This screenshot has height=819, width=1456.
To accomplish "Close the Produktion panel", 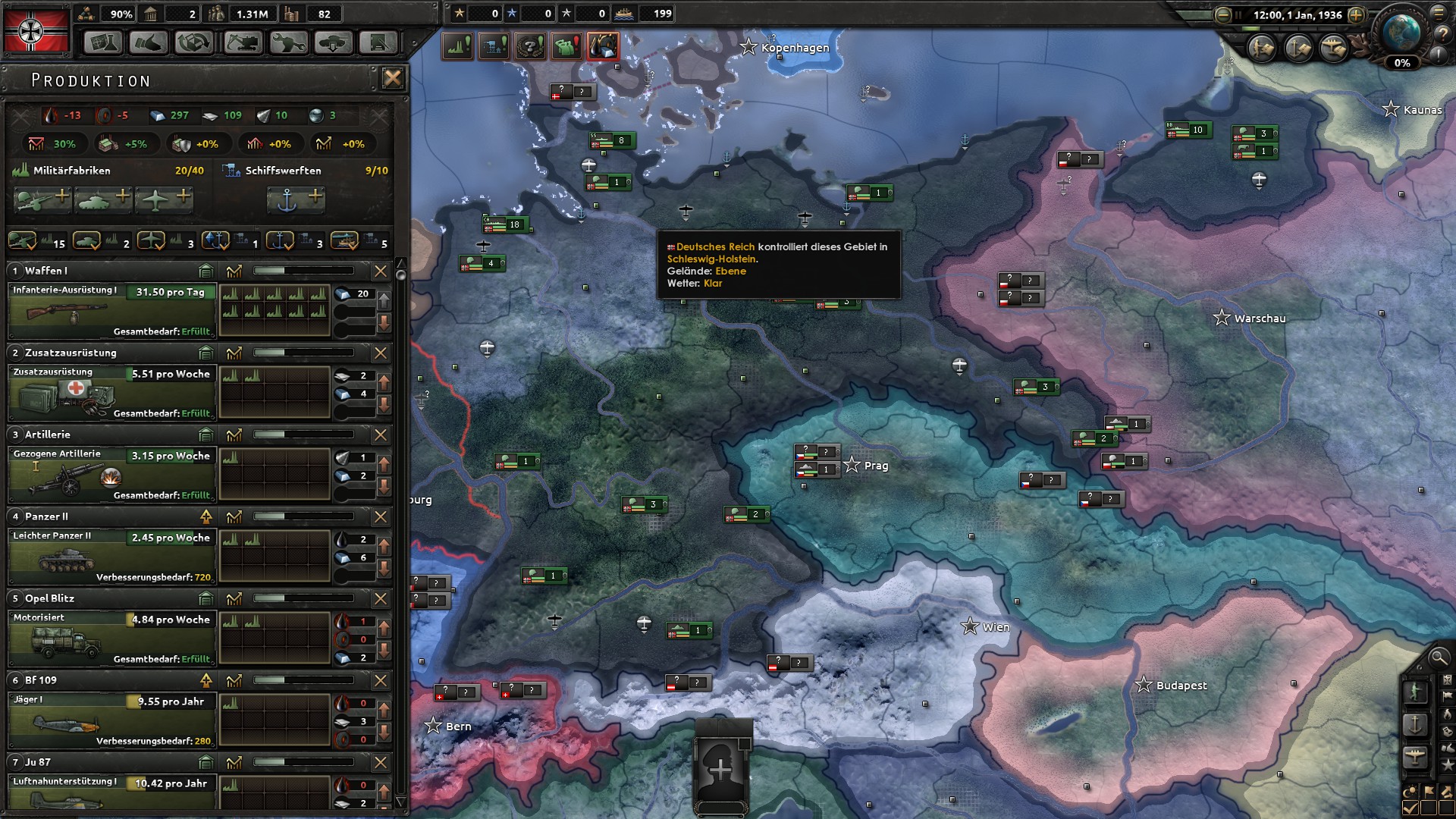I will [x=392, y=78].
